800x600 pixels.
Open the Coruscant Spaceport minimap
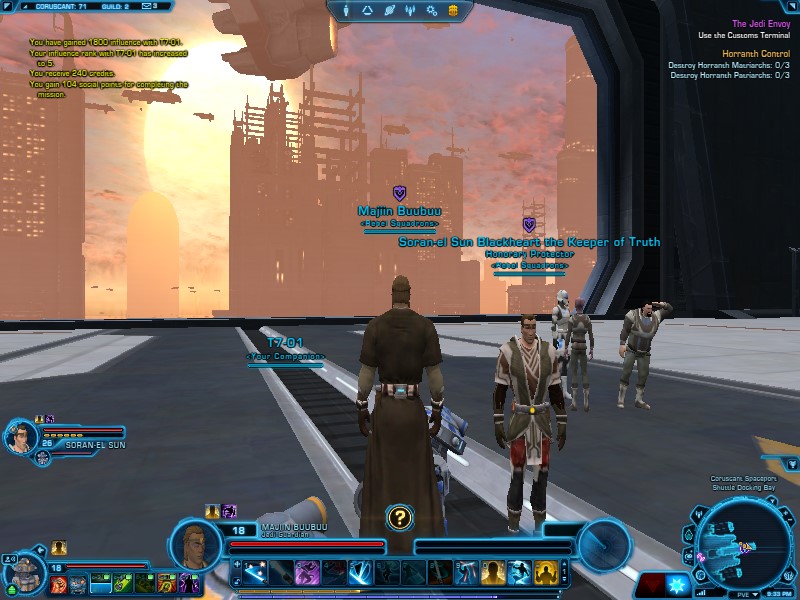(x=741, y=540)
